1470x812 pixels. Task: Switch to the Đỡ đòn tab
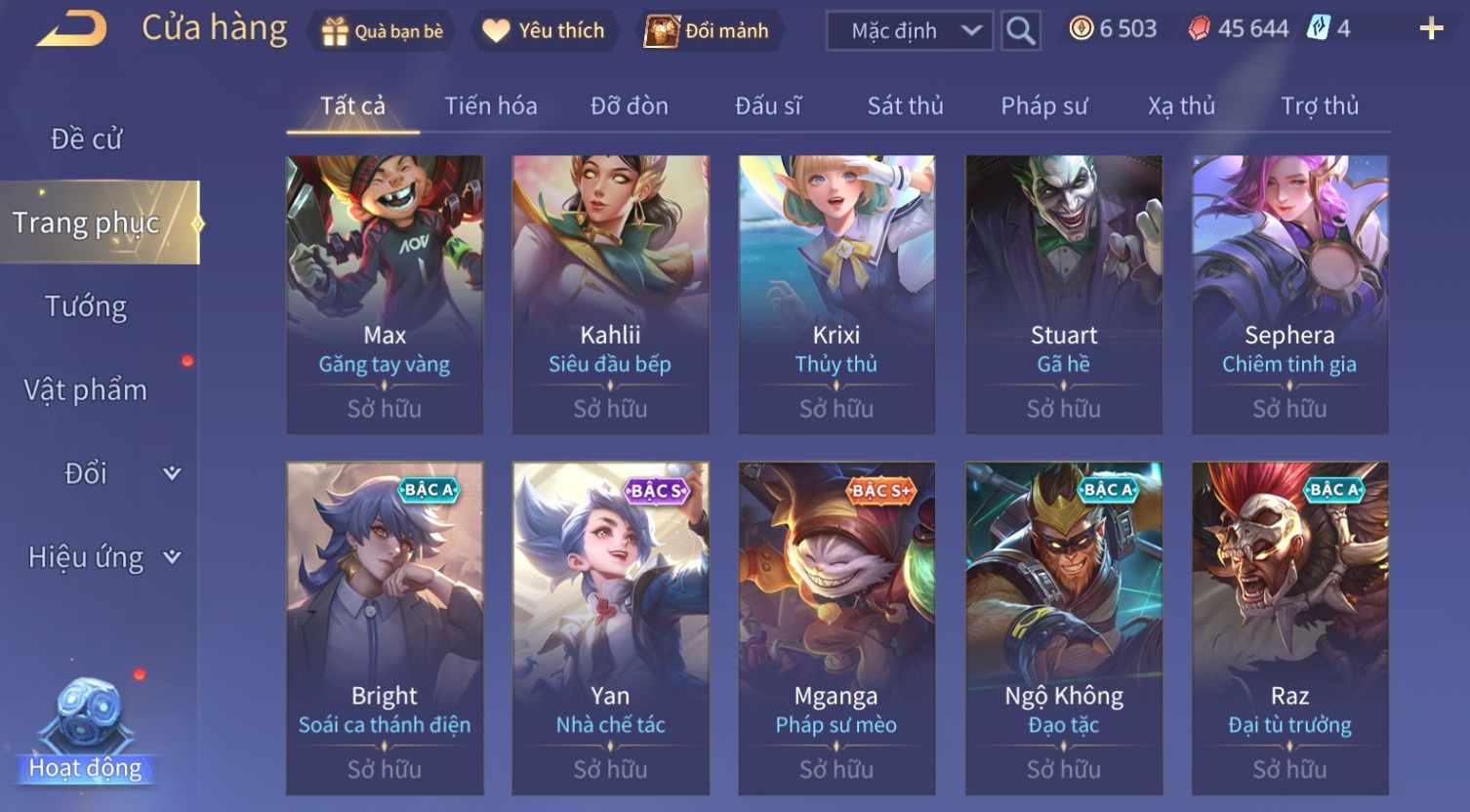630,106
